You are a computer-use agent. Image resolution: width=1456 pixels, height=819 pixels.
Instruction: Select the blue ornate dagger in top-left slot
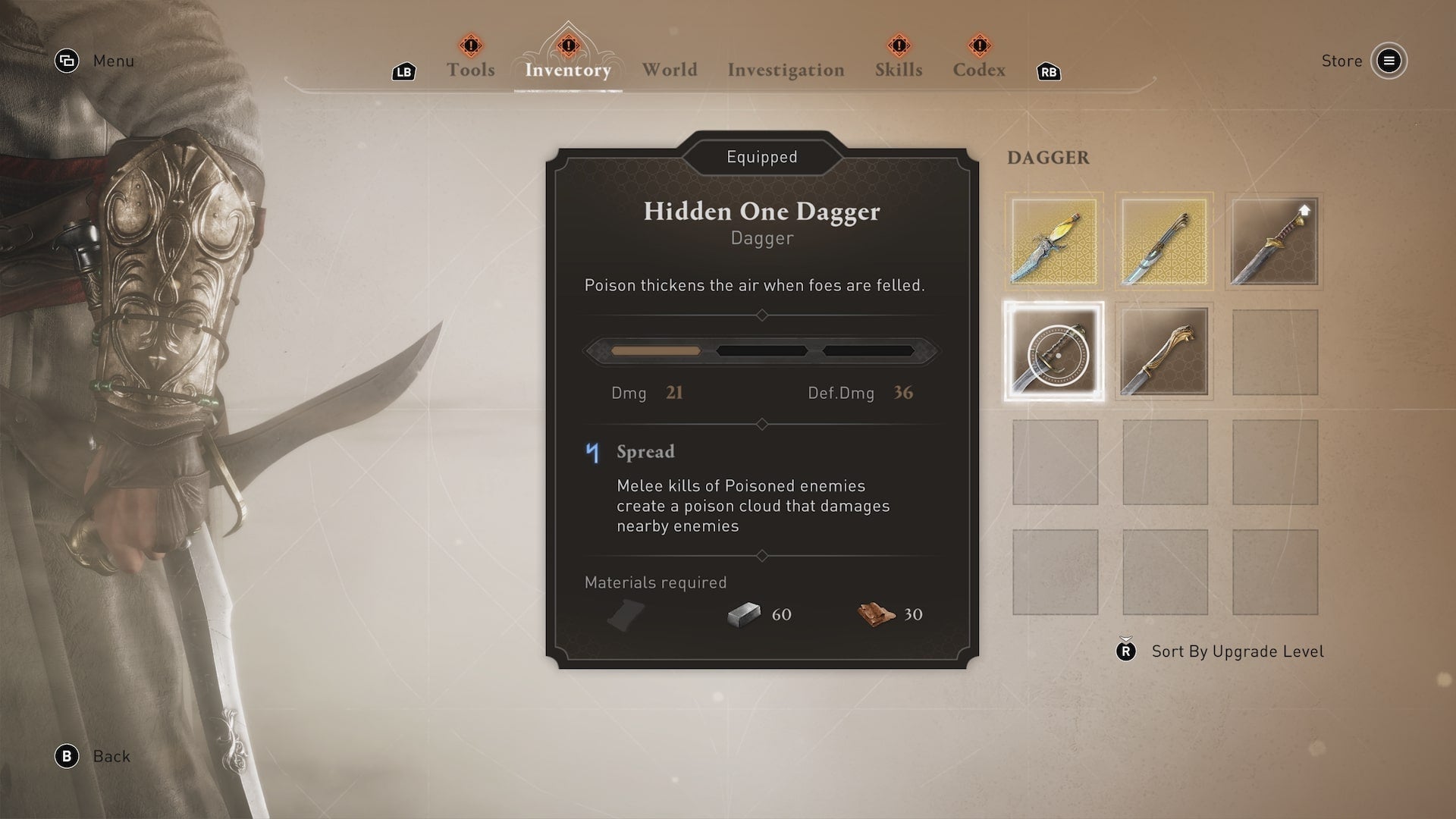coord(1053,241)
